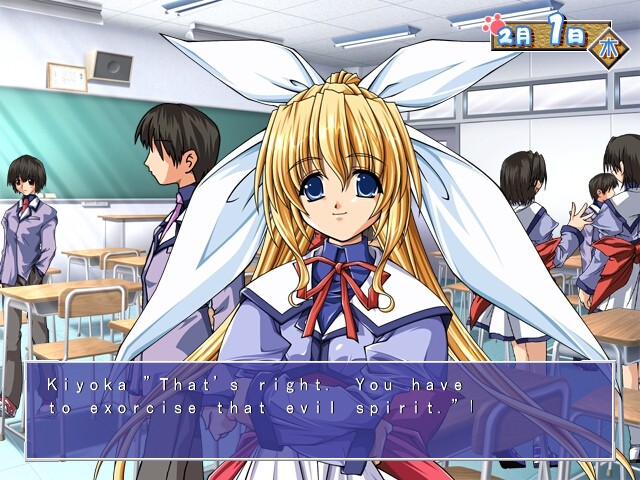The image size is (640, 480).
Task: Click the dialogue box to advance Kiyoka's line
Action: point(319,410)
